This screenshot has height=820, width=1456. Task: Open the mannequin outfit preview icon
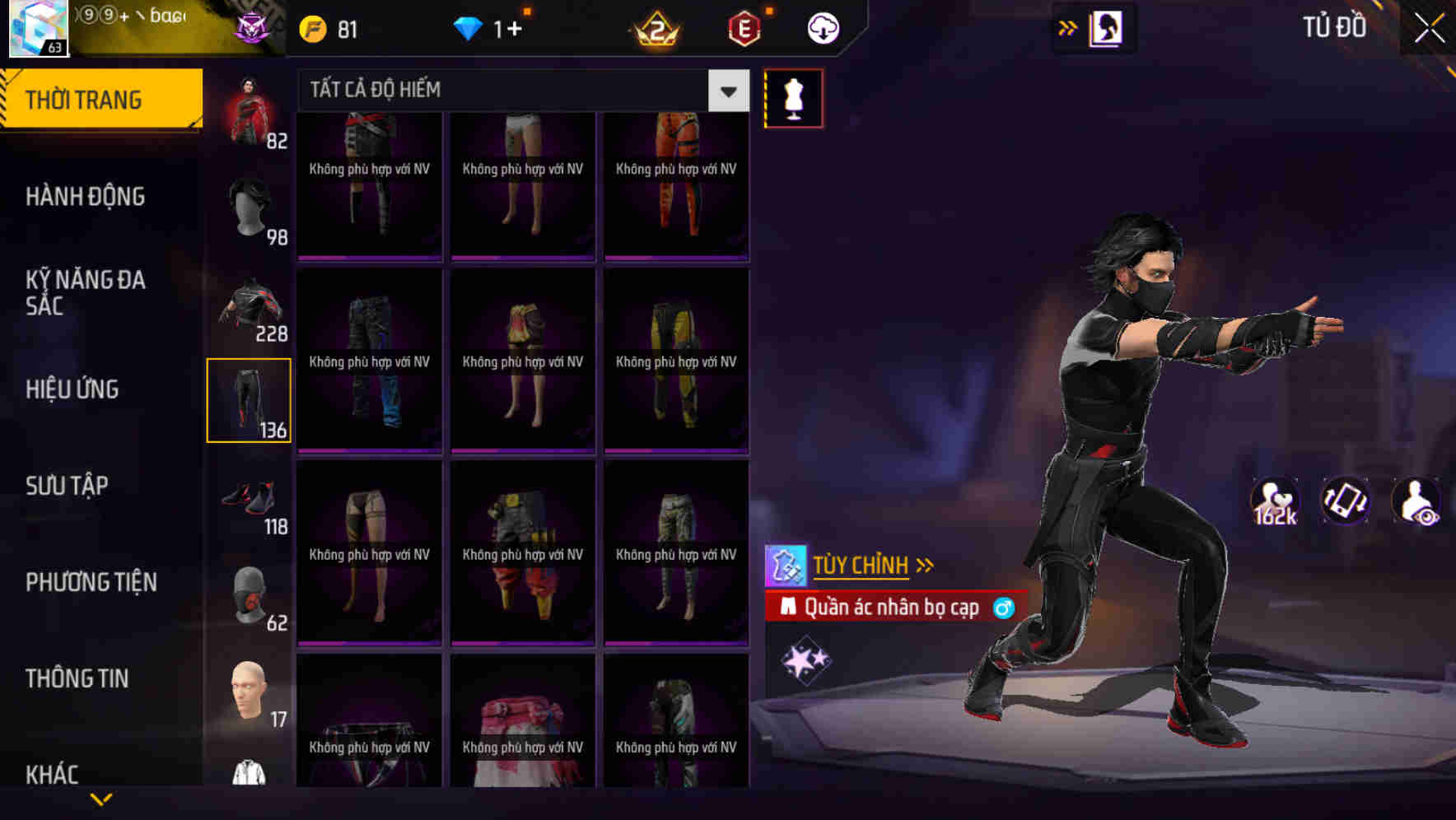tap(793, 96)
